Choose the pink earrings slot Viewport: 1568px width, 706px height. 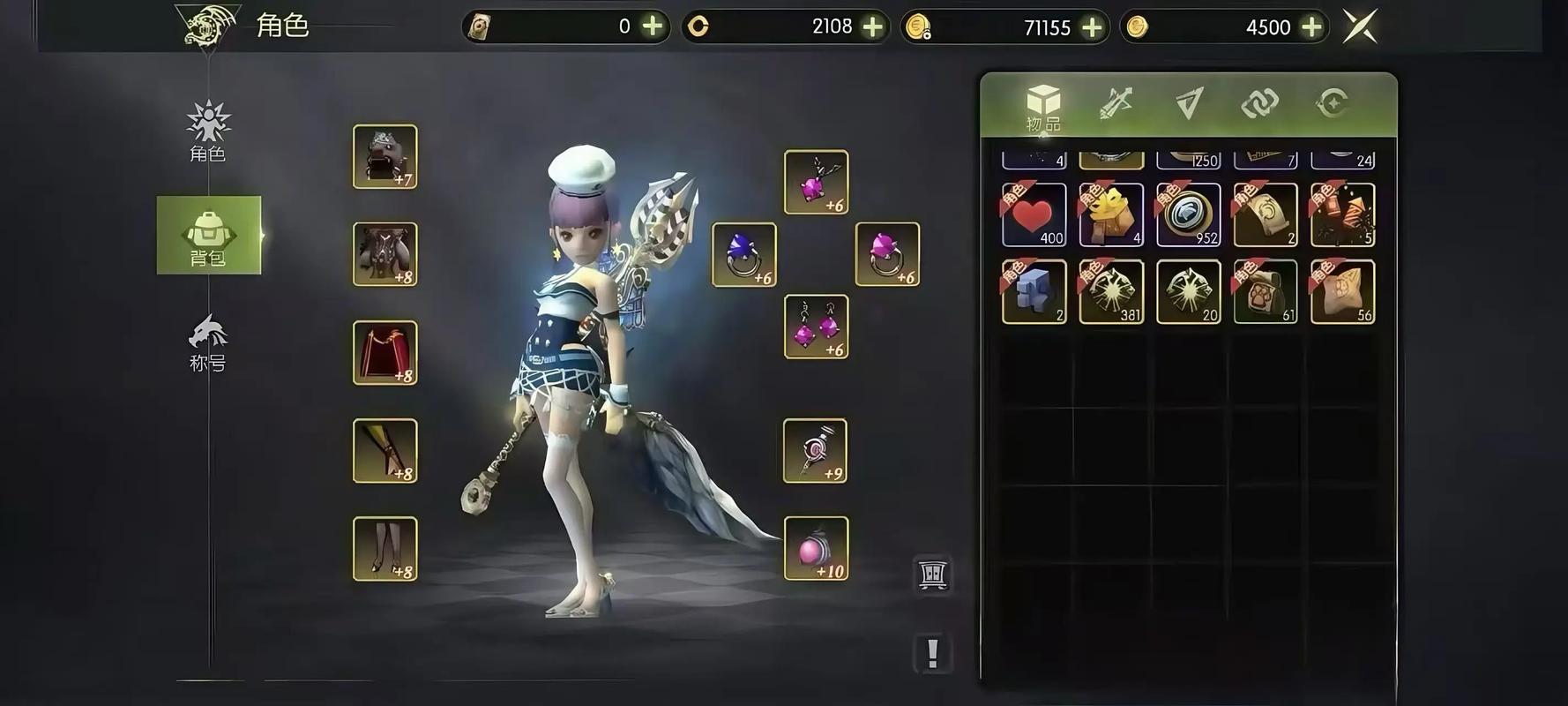[816, 327]
